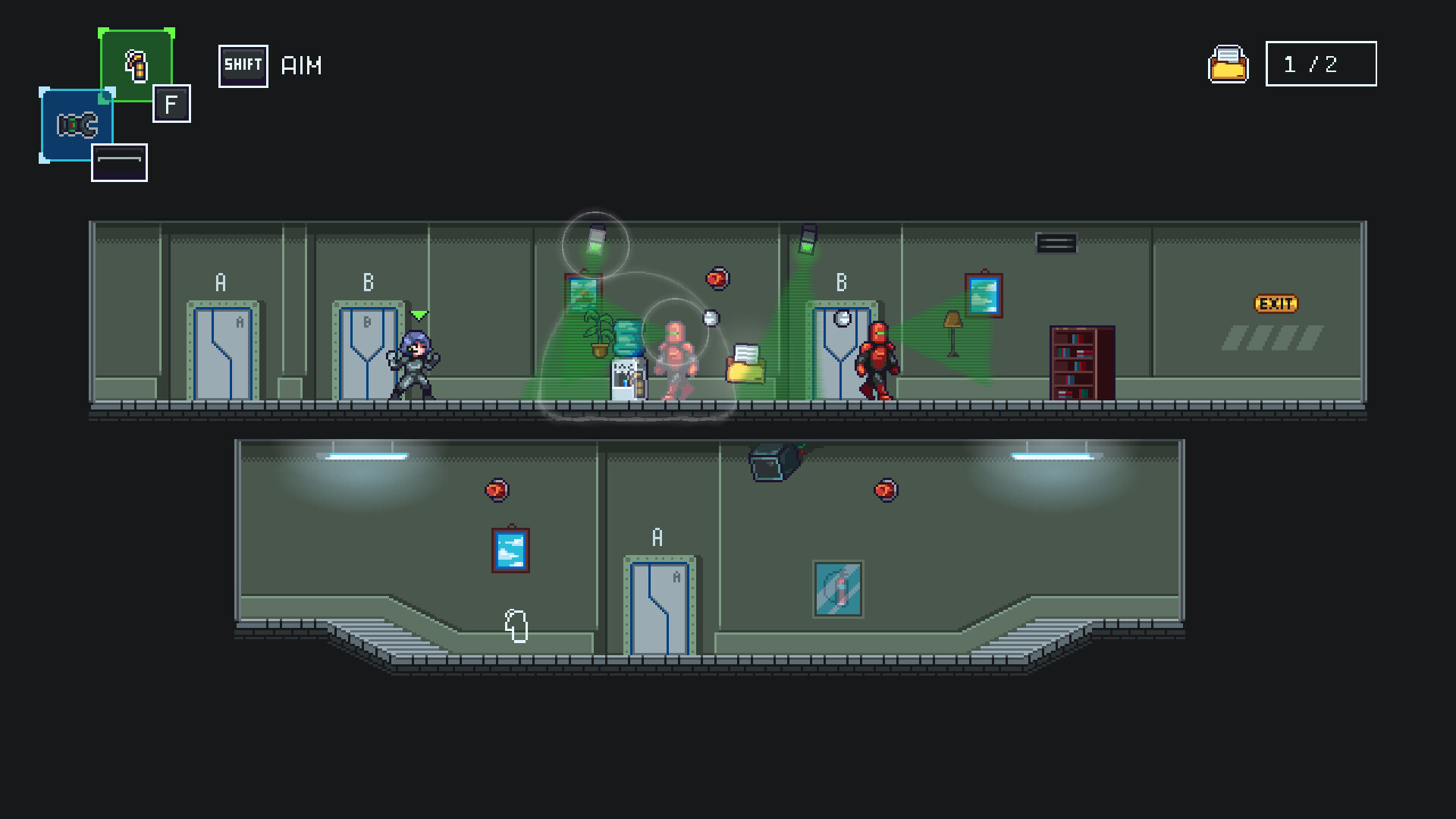Viewport: 1456px width, 819px height.
Task: Click the green arrow marker above the agent
Action: pyautogui.click(x=418, y=313)
